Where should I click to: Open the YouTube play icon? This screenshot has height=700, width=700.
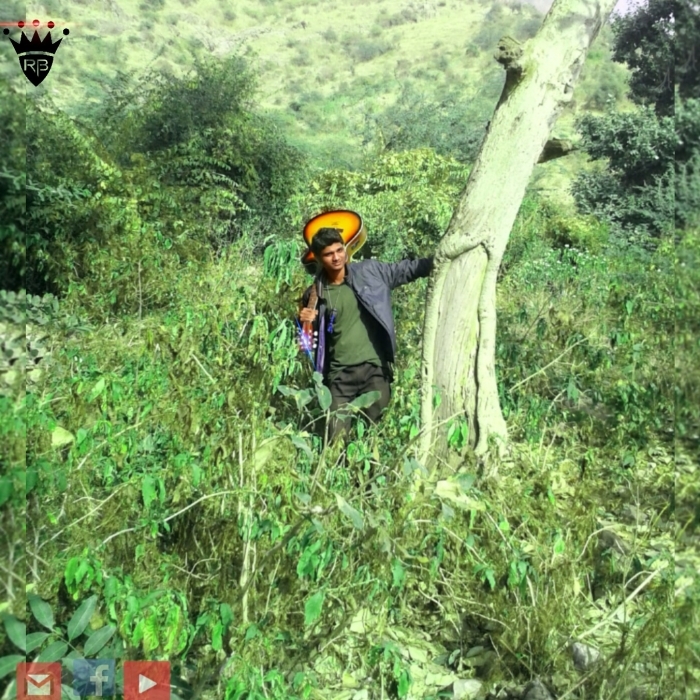click(x=147, y=681)
